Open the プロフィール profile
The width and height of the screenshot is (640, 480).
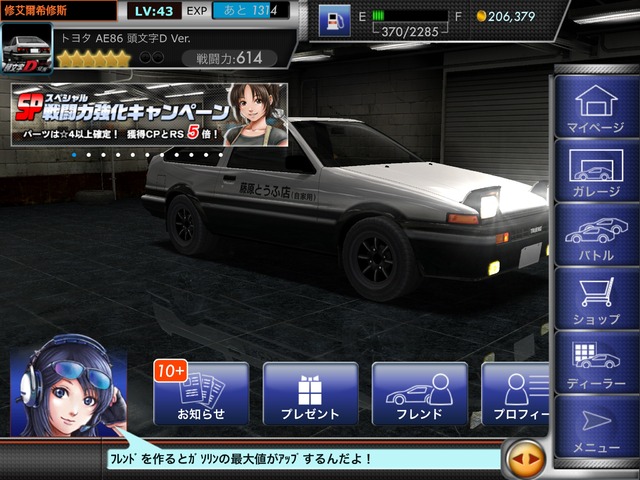(x=516, y=393)
